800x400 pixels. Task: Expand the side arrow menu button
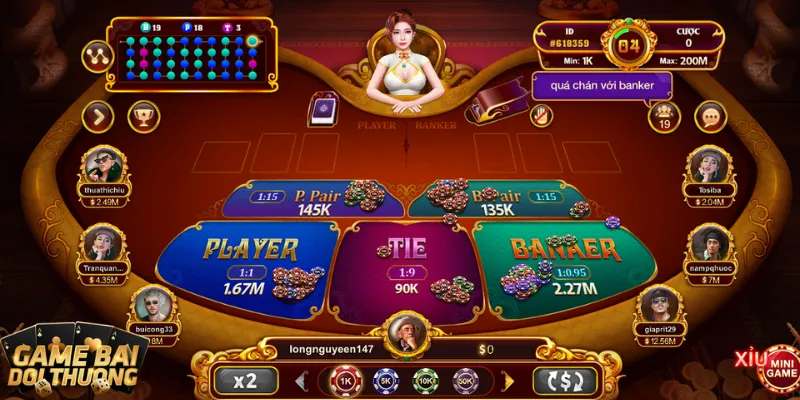click(x=98, y=116)
